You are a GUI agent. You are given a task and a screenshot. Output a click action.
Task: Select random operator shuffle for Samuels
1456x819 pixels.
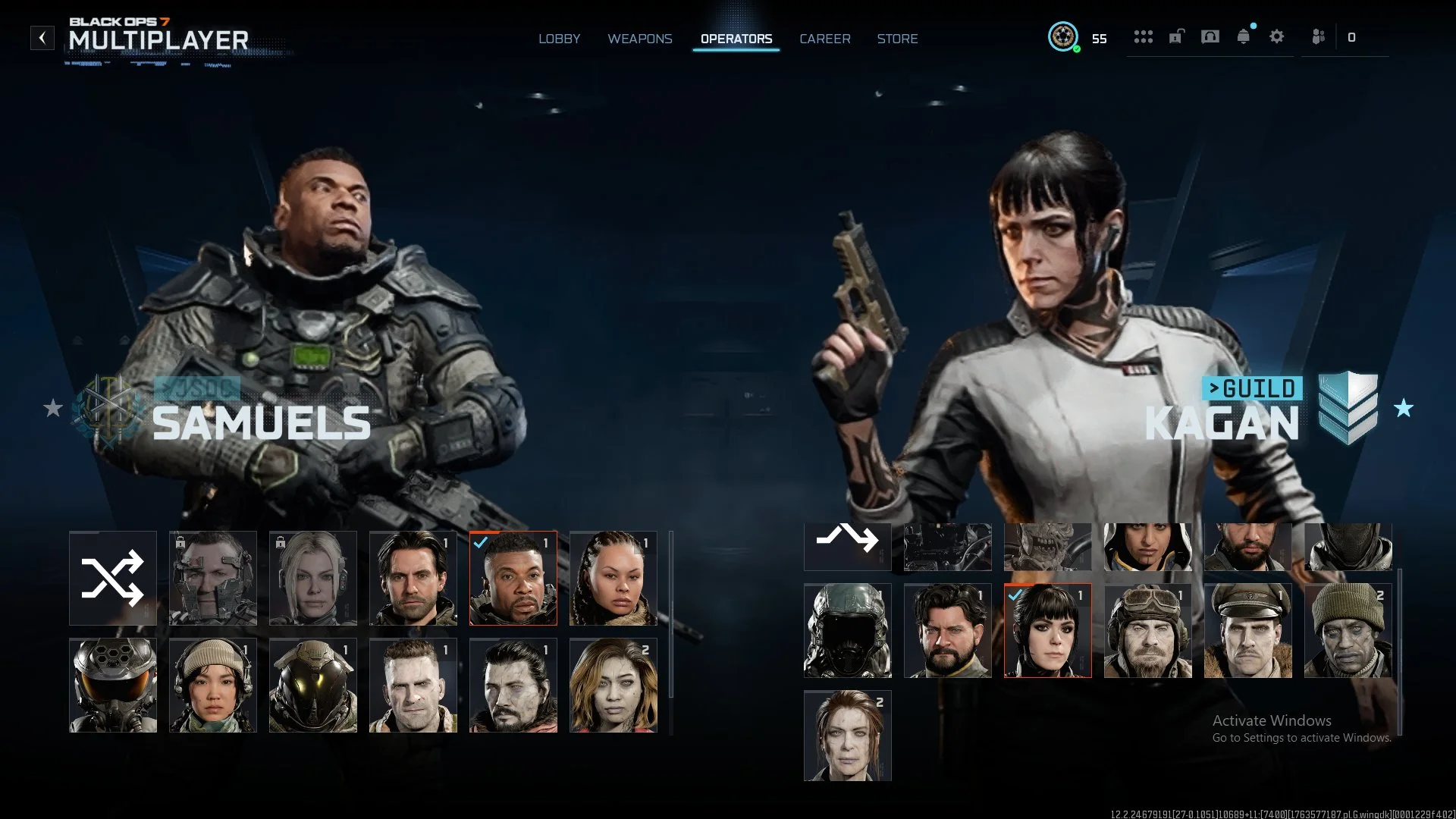tap(112, 578)
